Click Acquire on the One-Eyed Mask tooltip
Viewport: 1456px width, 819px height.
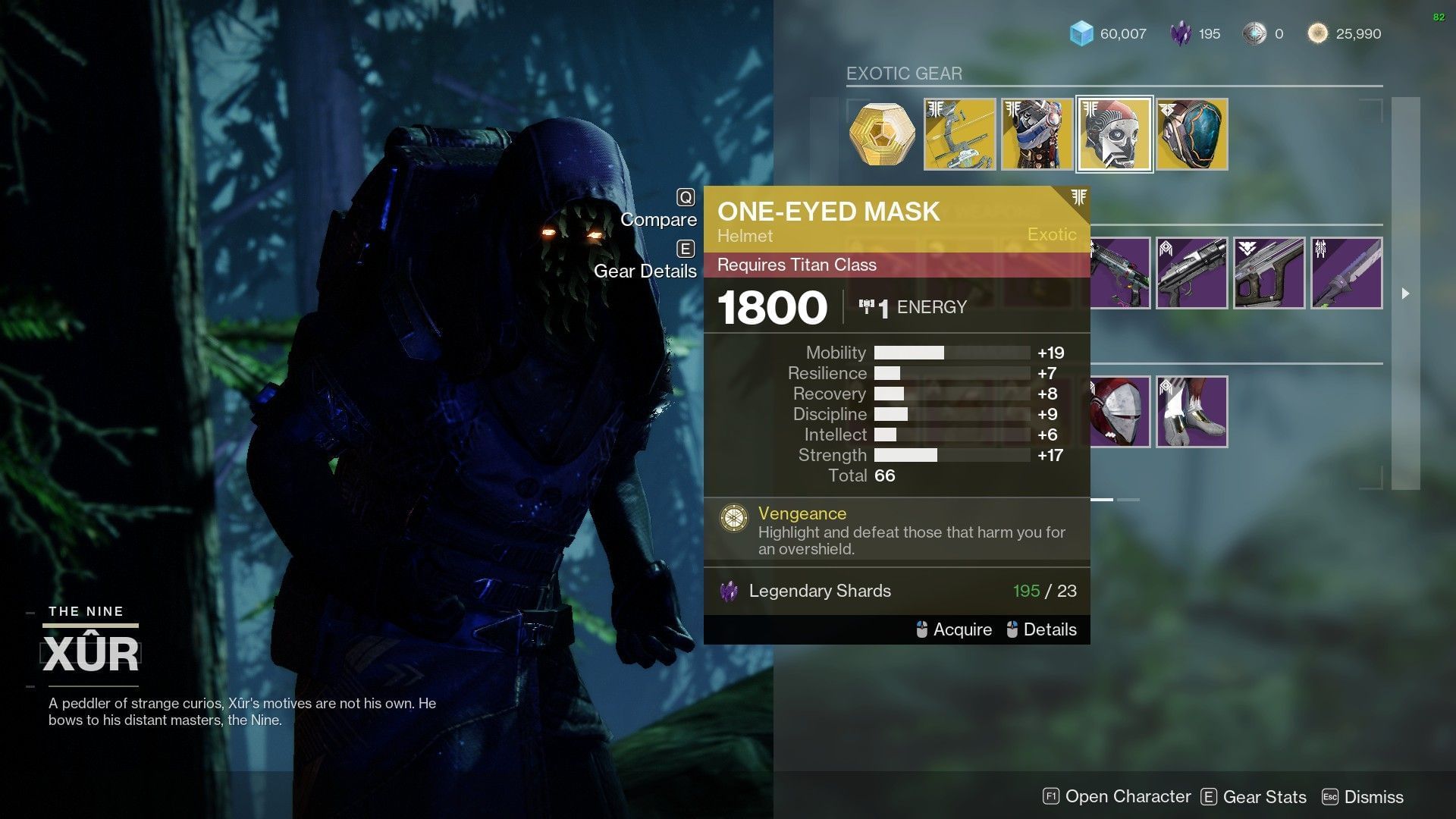coord(963,629)
